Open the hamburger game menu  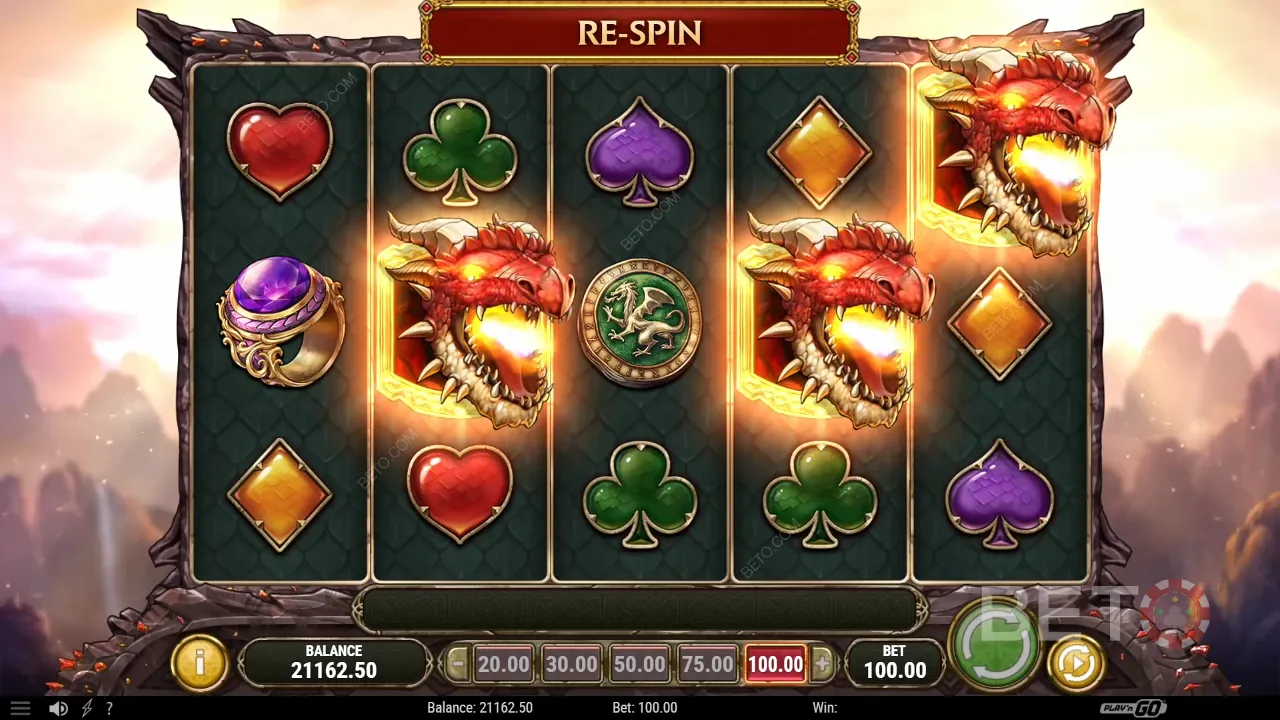tap(21, 708)
